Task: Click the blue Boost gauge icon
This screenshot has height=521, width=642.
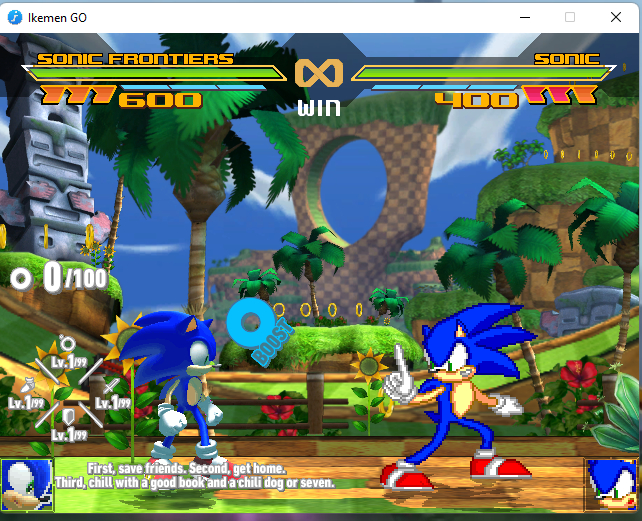Action: point(249,322)
